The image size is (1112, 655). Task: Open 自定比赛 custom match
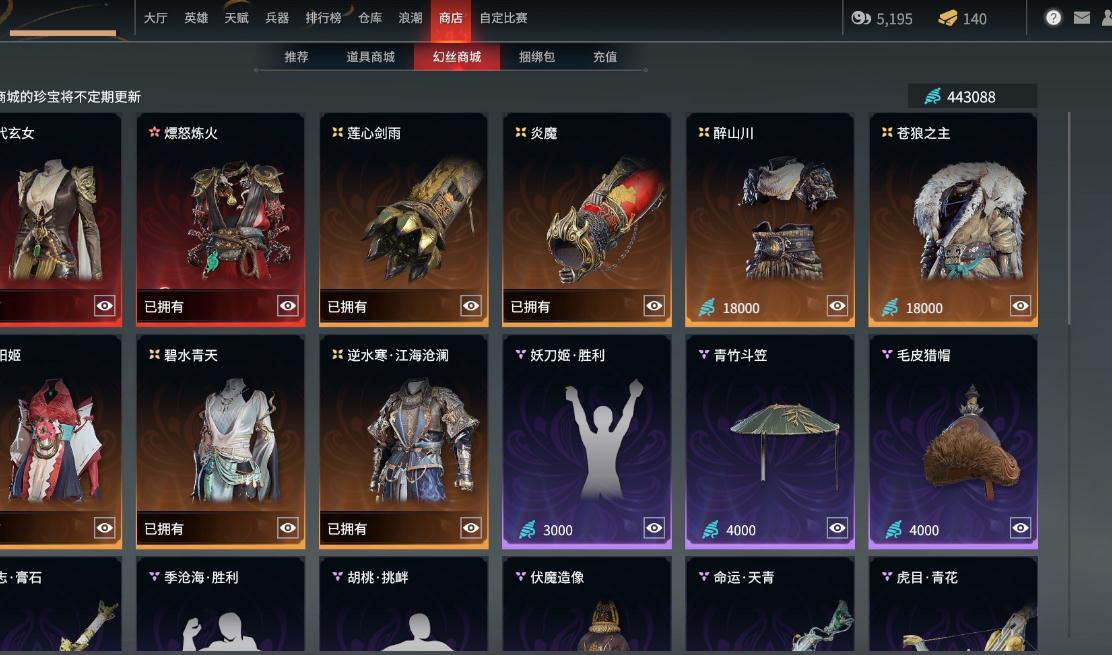point(503,18)
